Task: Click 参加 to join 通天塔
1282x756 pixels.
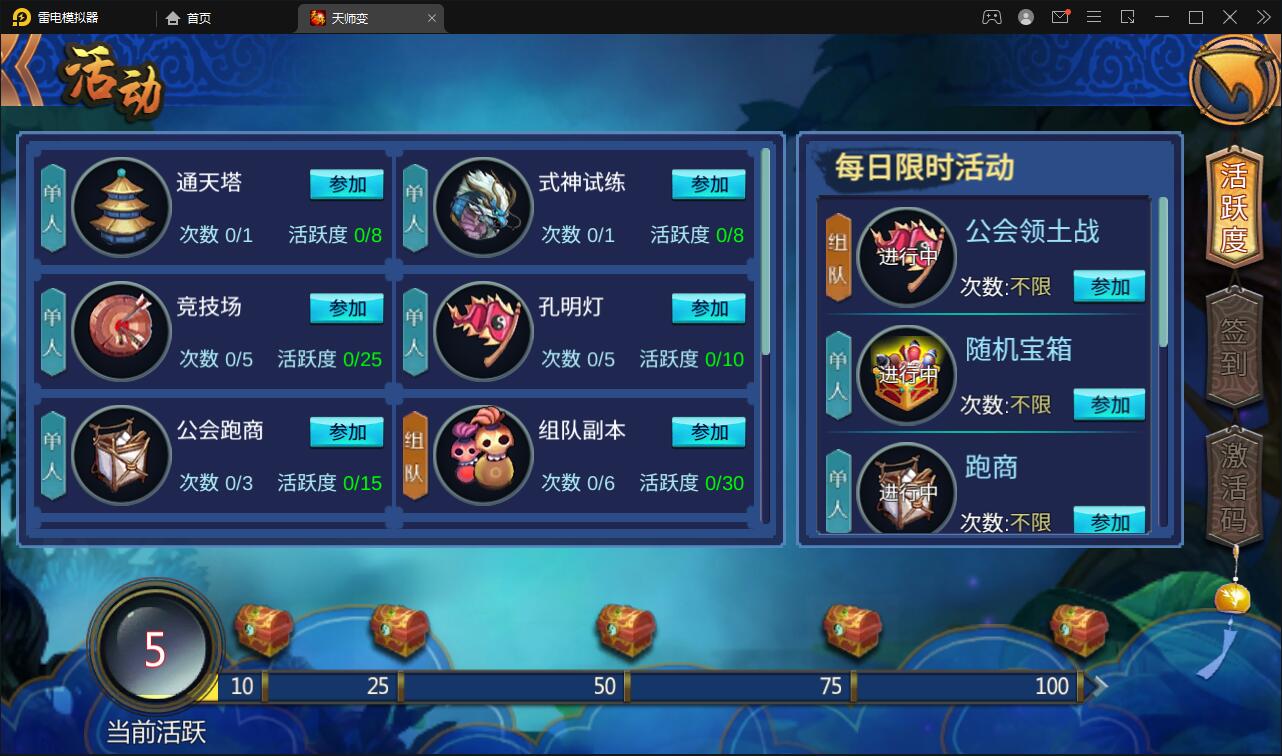Action: (346, 184)
